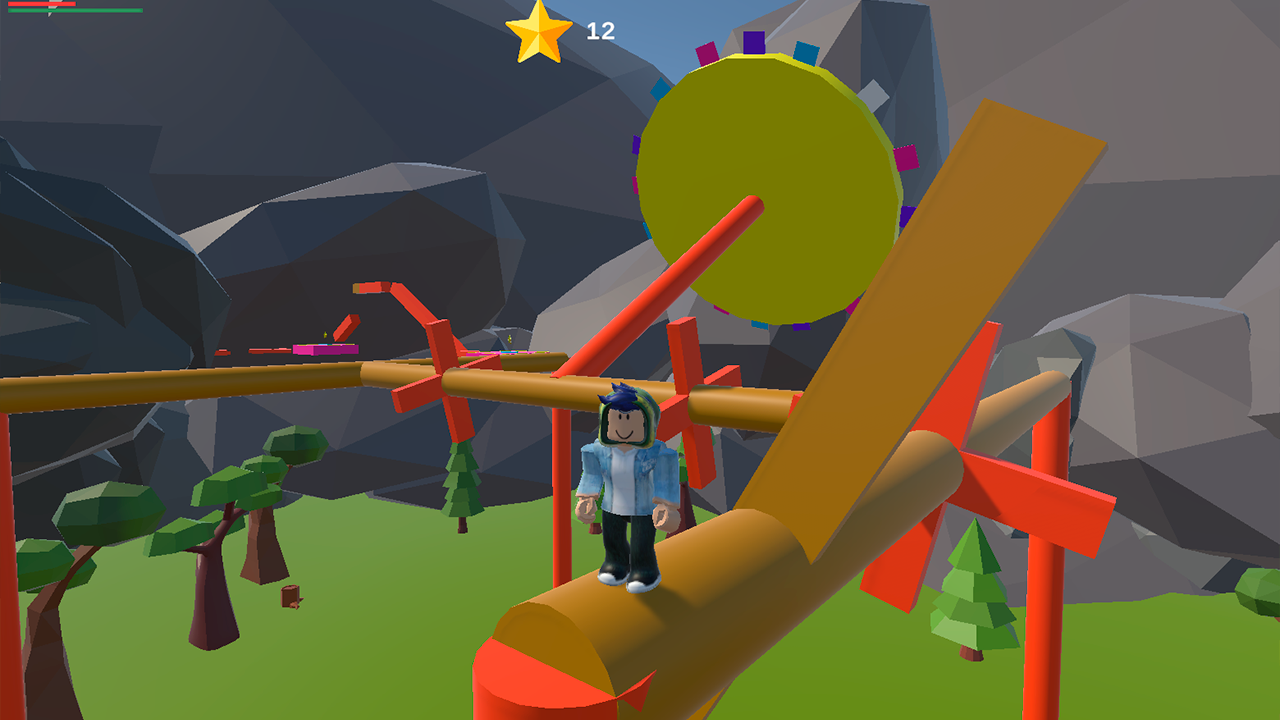The image size is (1280, 720).
Task: Click the purple block on the wheel rim
Action: (x=752, y=40)
